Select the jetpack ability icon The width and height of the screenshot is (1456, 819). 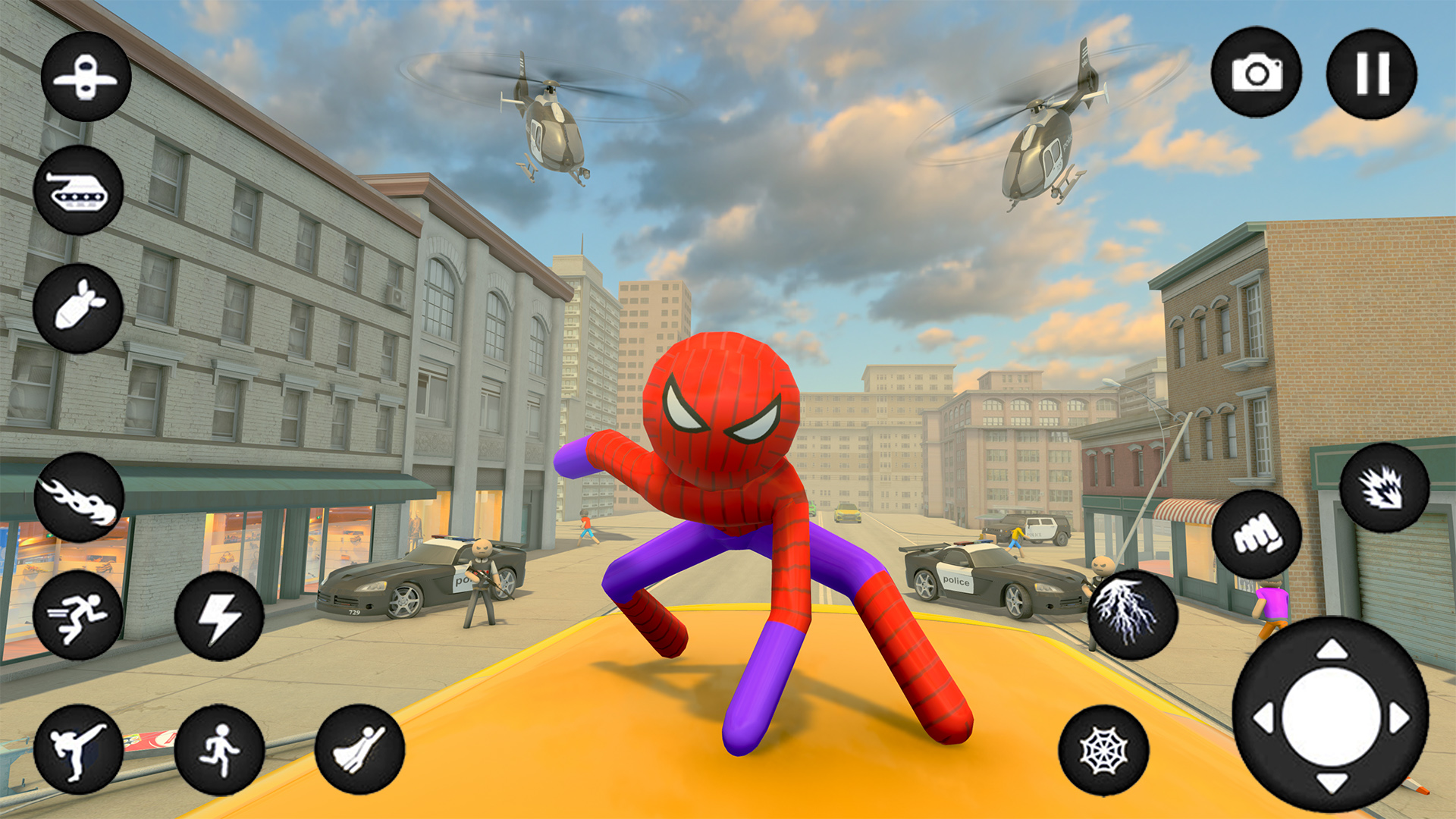[x=86, y=80]
